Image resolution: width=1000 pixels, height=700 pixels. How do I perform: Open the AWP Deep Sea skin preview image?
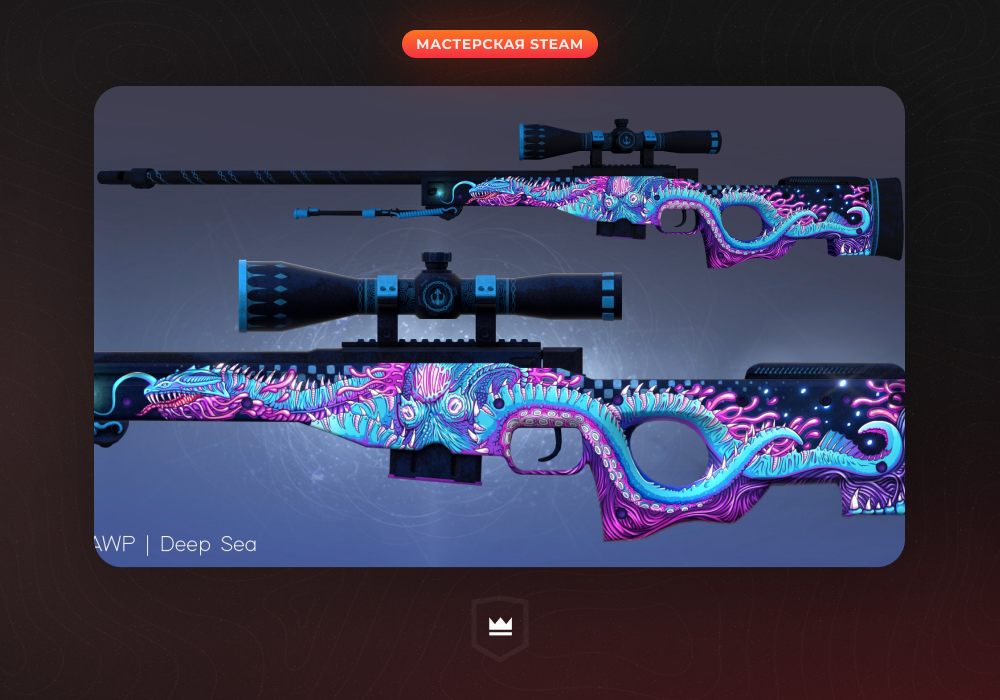pos(499,326)
